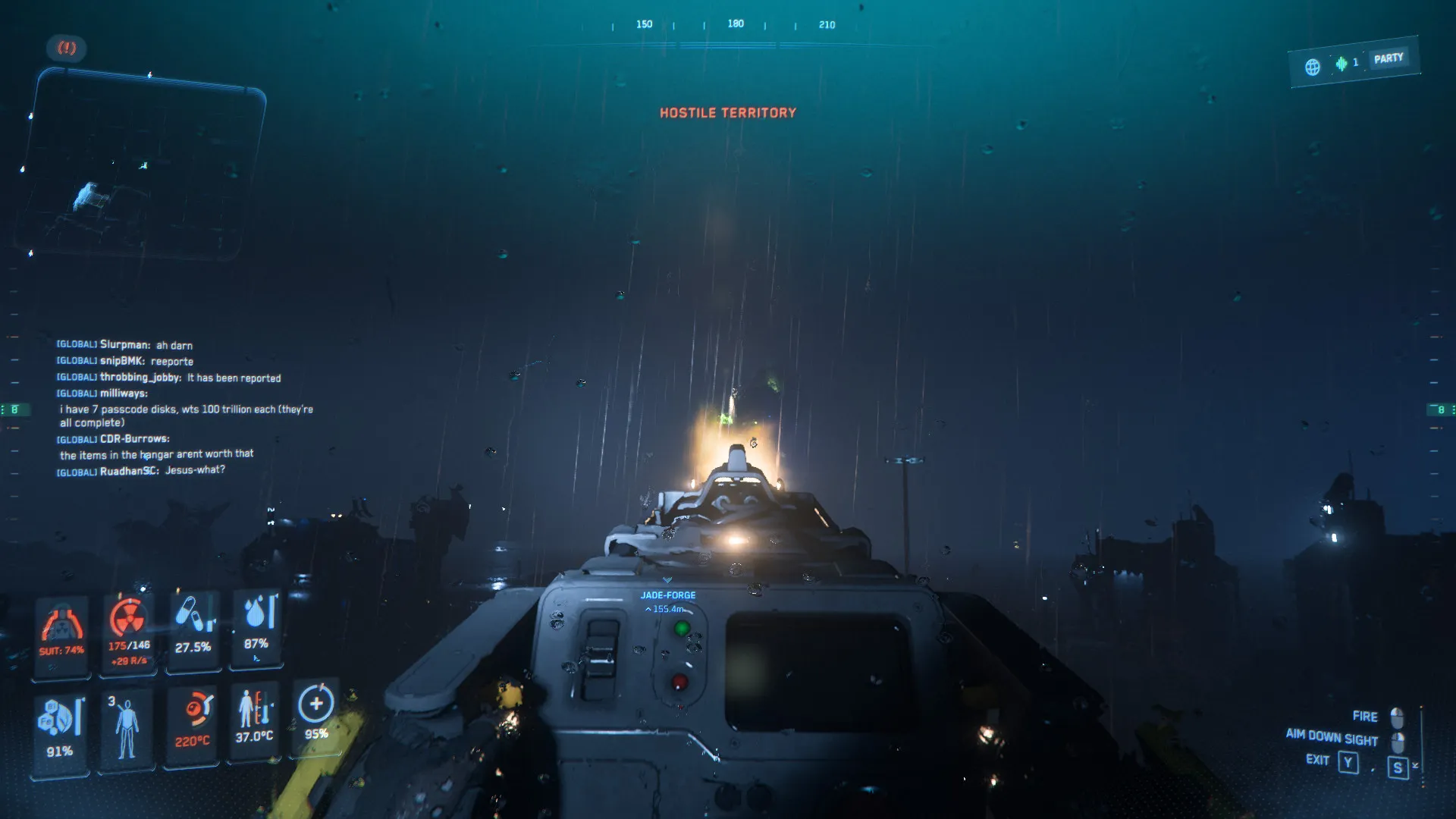
Task: Click the red warning alert icon
Action: (67, 49)
